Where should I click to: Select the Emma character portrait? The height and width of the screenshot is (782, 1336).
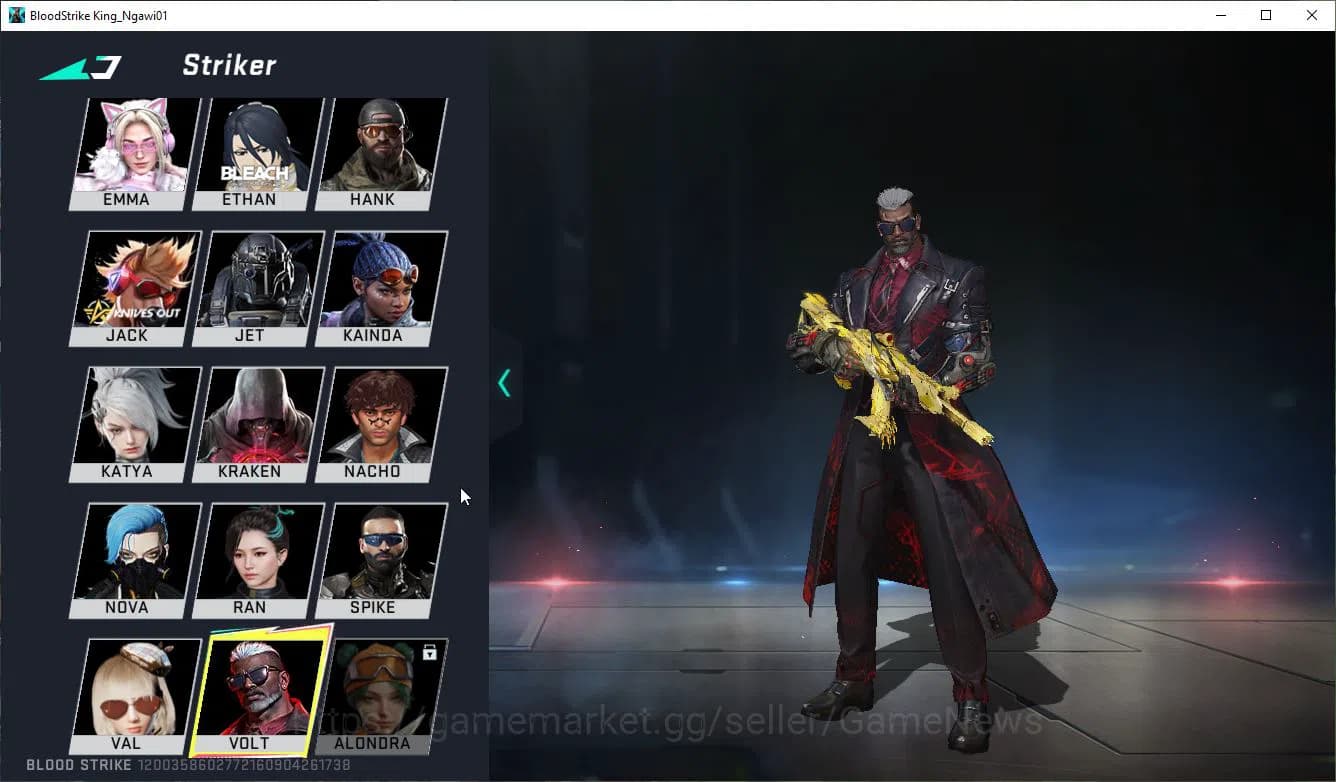(x=127, y=150)
